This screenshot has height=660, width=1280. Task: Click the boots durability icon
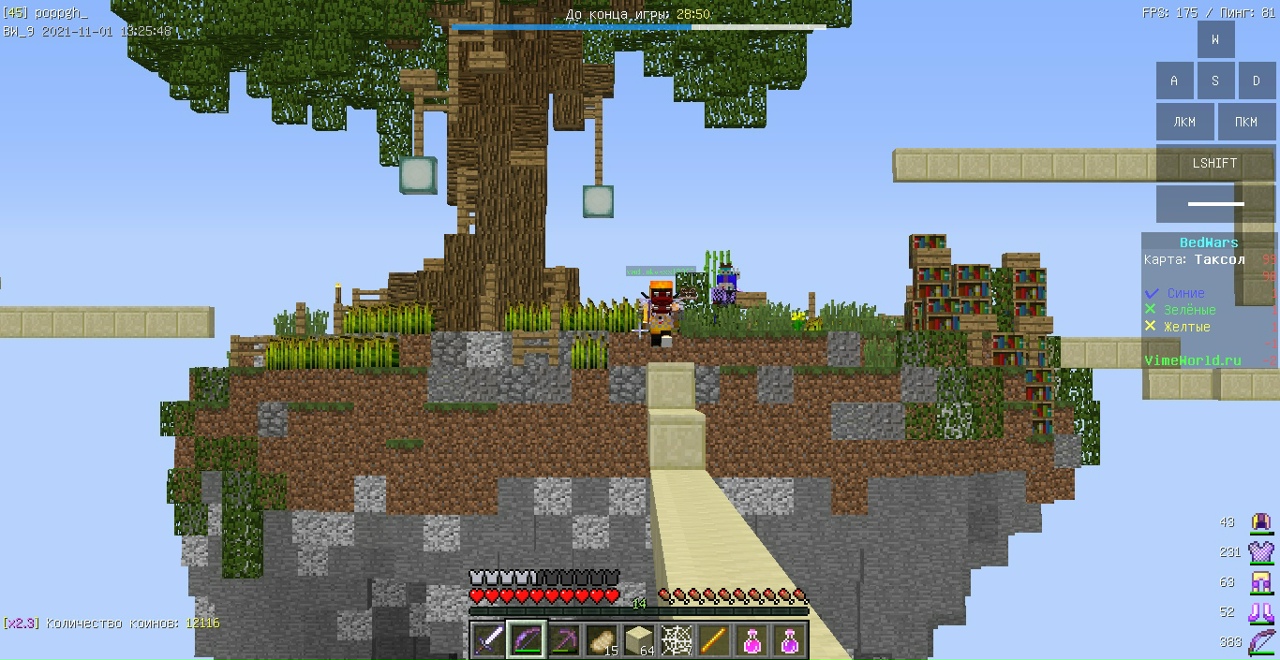click(1261, 612)
